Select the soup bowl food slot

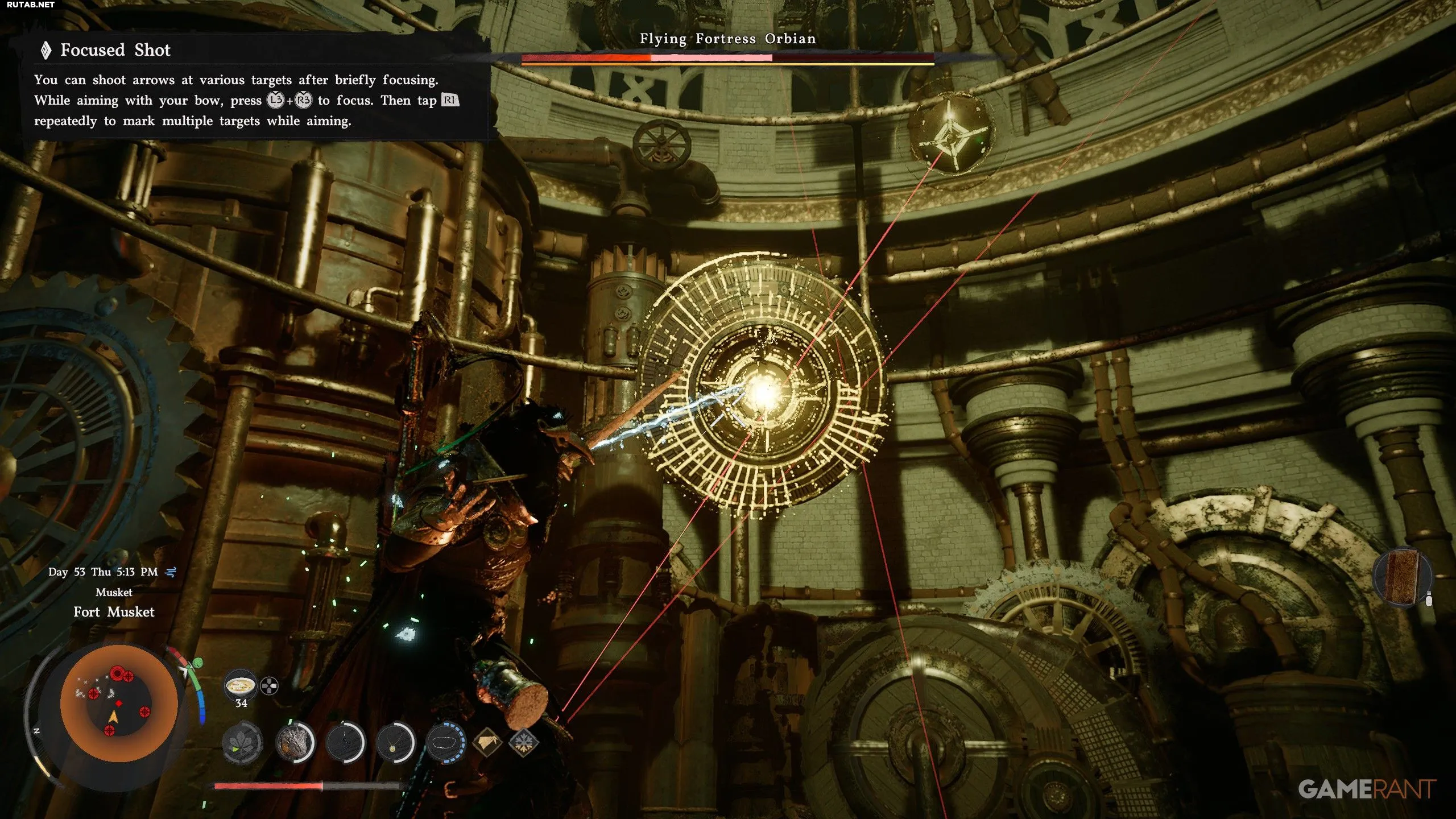(239, 686)
